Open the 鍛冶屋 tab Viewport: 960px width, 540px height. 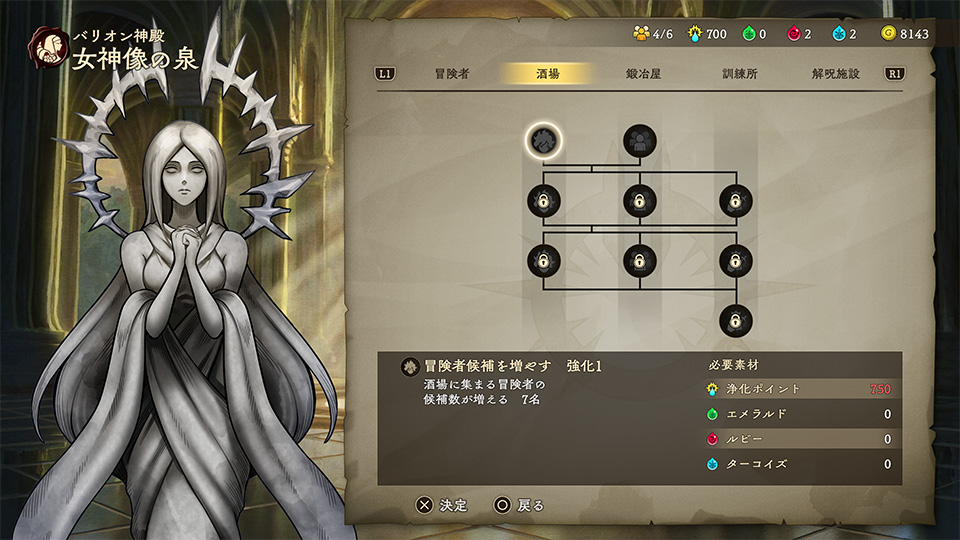(643, 74)
